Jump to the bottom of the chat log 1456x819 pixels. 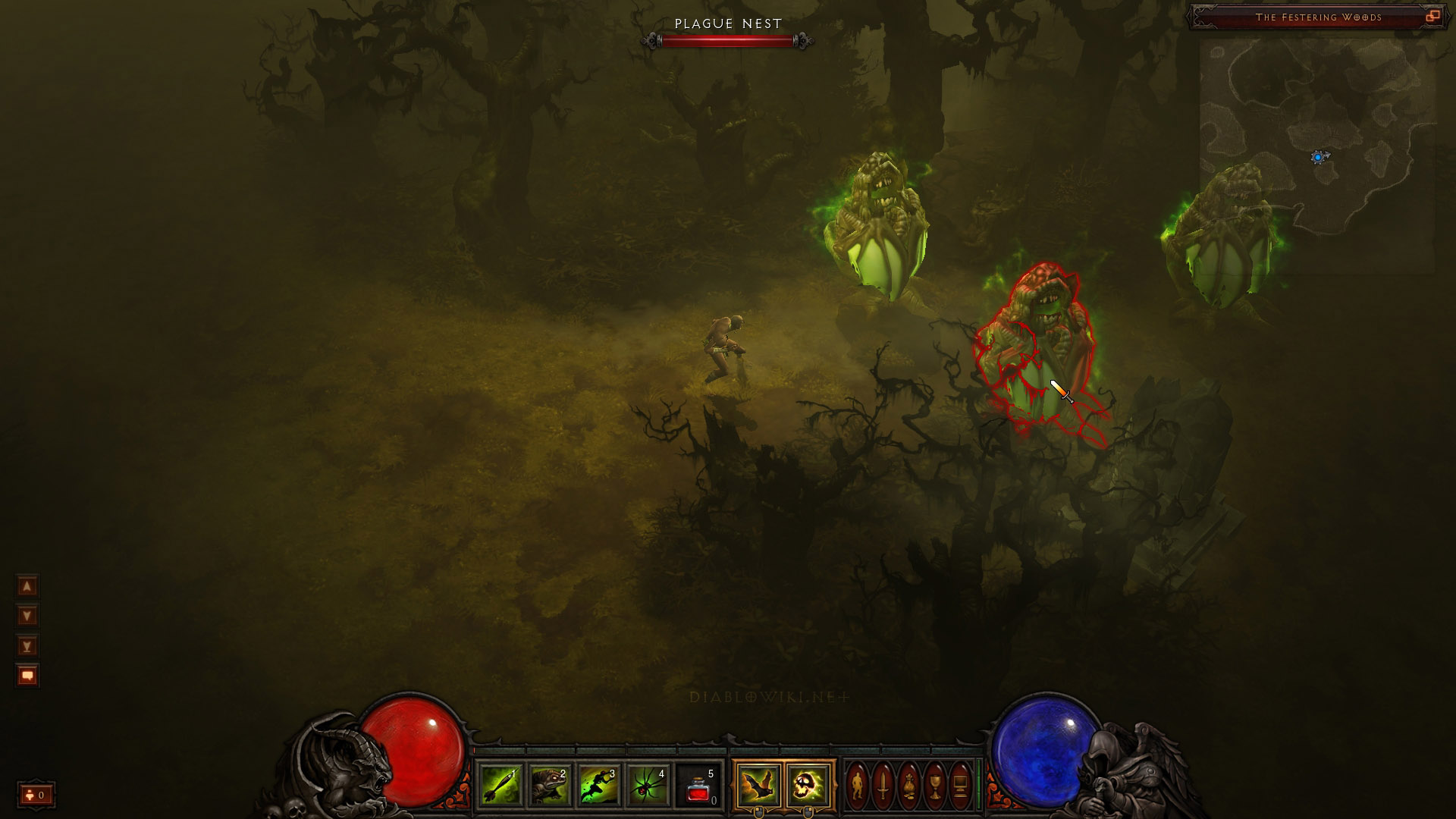(27, 646)
